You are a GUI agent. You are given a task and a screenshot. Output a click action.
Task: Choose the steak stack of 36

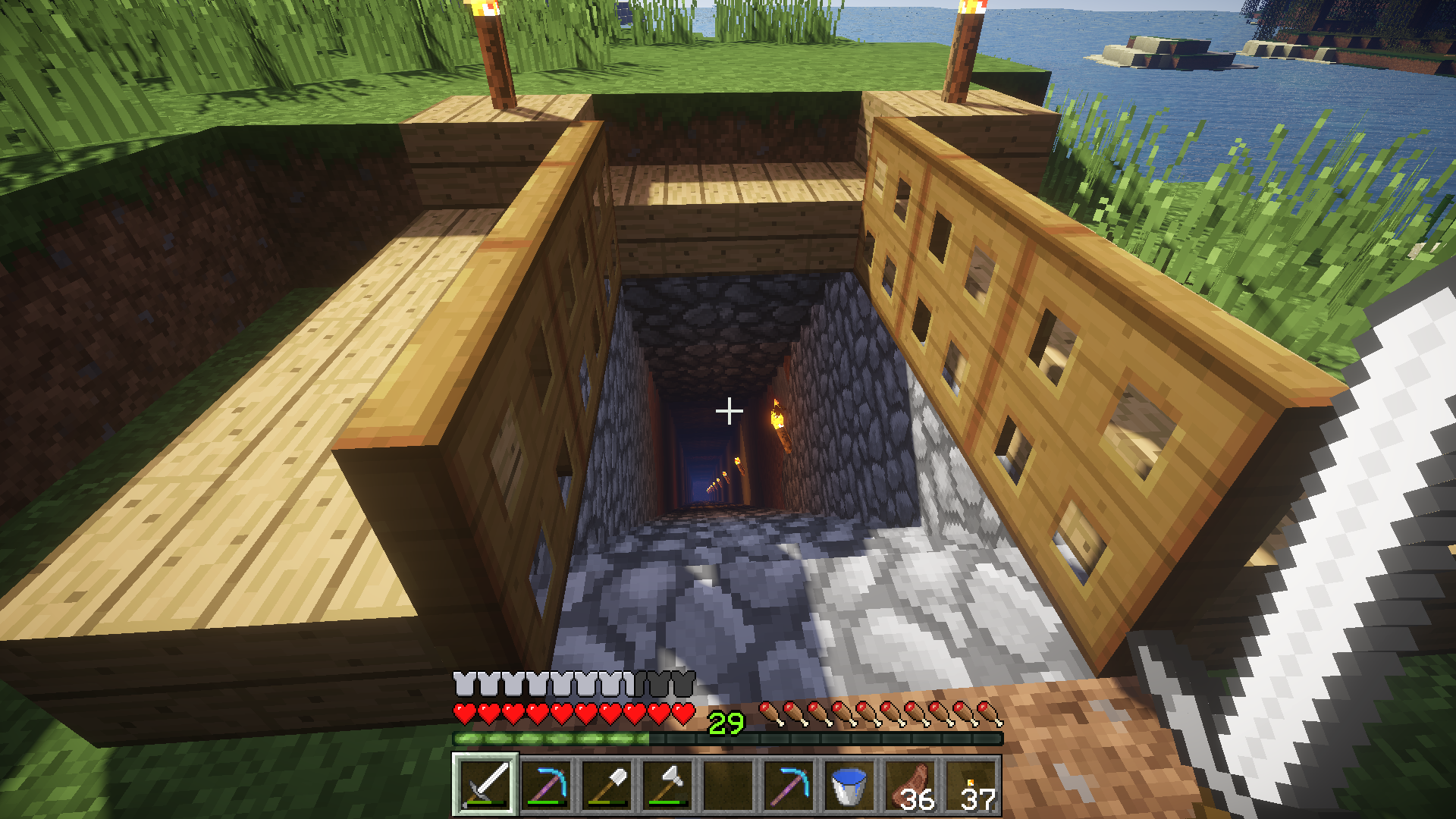tap(910, 785)
